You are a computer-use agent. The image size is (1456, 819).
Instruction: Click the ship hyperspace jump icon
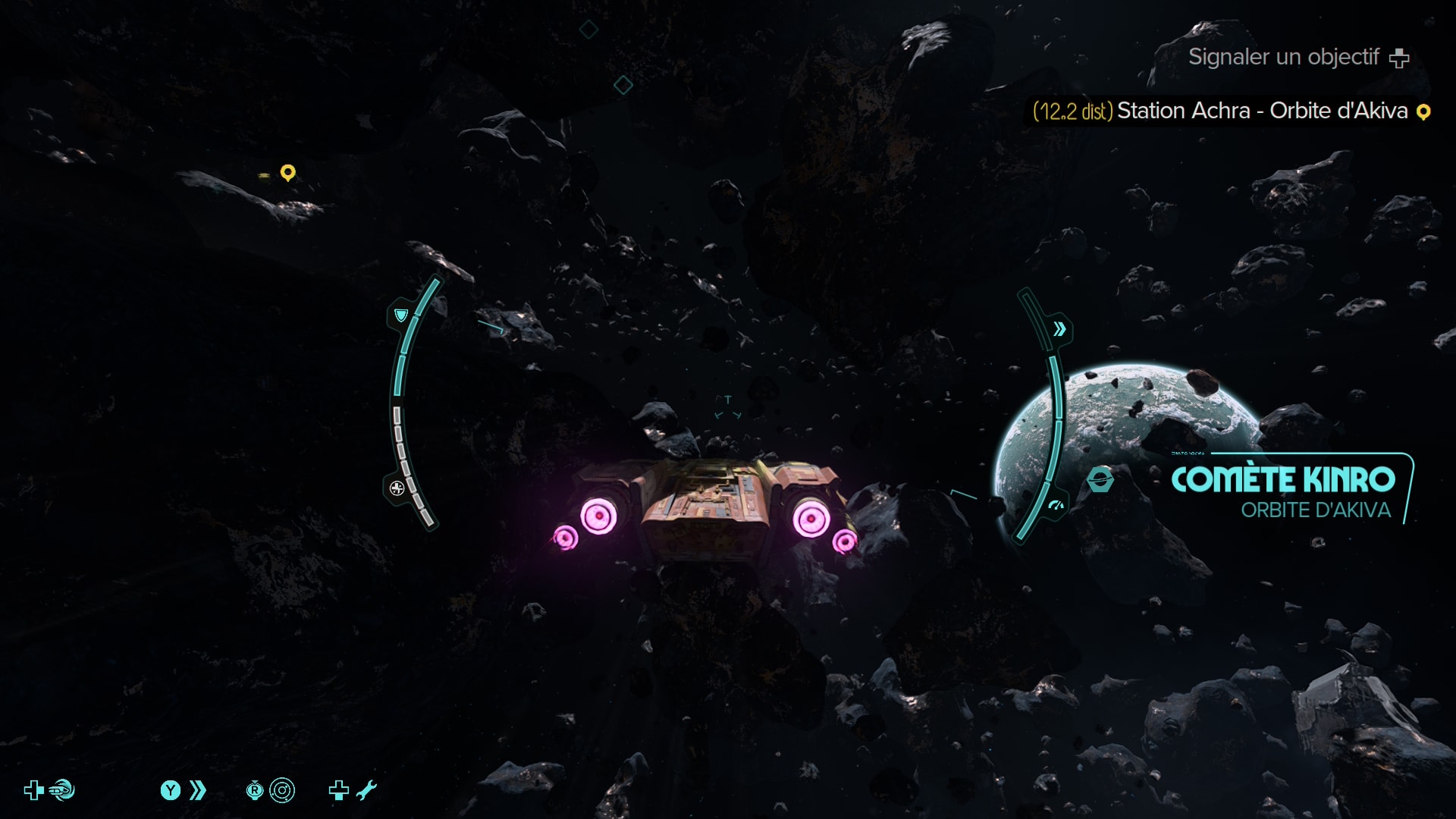[x=62, y=791]
